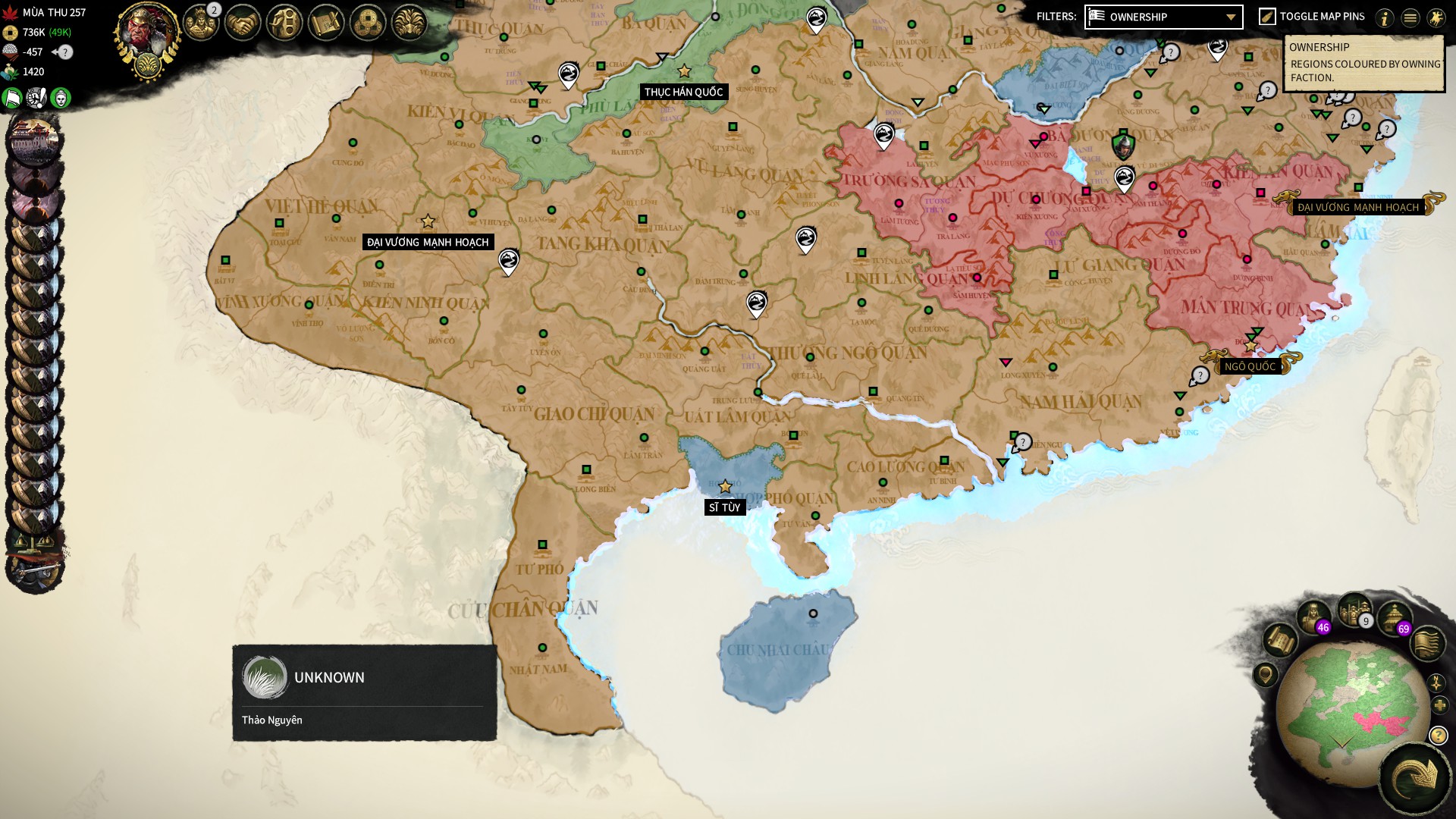Open the golden plume icon panel
The height and width of the screenshot is (819, 1456).
click(409, 24)
